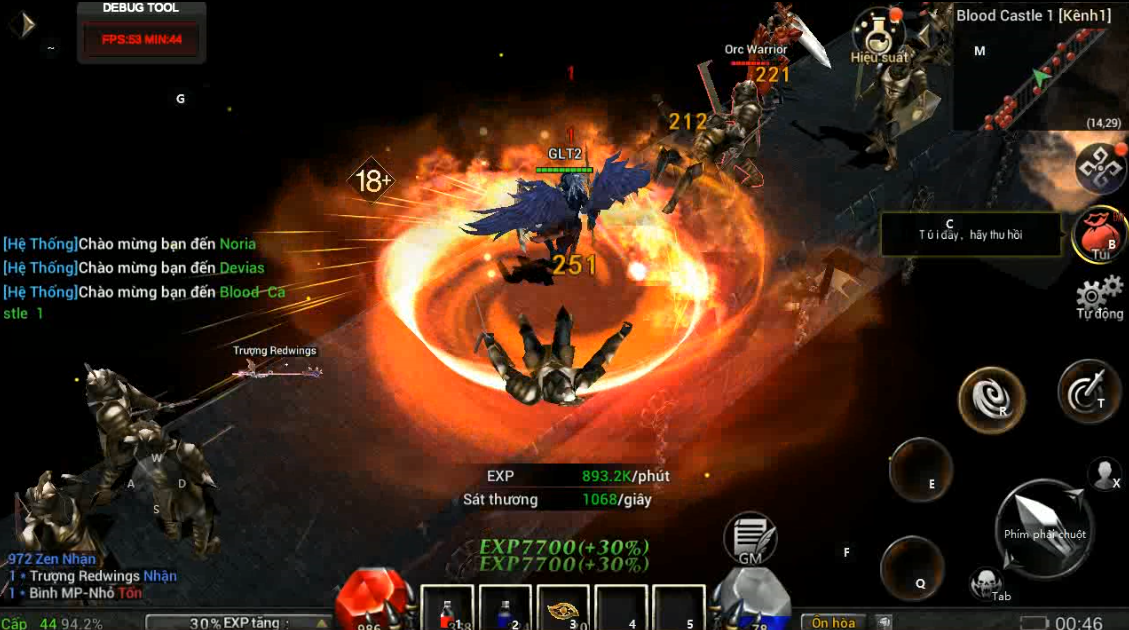This screenshot has width=1129, height=630.
Task: Toggle Tự động auto-play gears
Action: (1099, 297)
